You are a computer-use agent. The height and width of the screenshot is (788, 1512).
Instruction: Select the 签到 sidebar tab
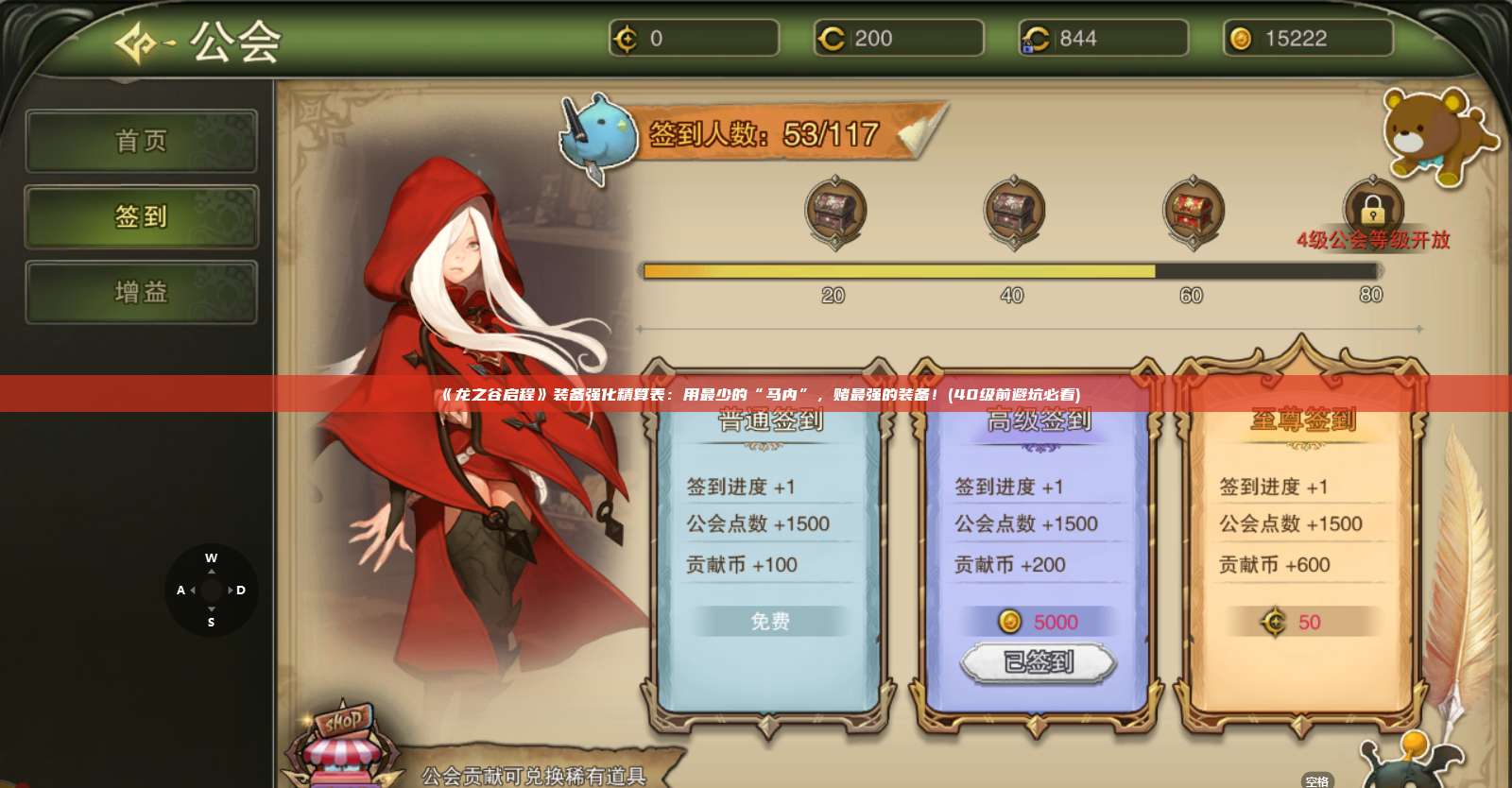(141, 216)
